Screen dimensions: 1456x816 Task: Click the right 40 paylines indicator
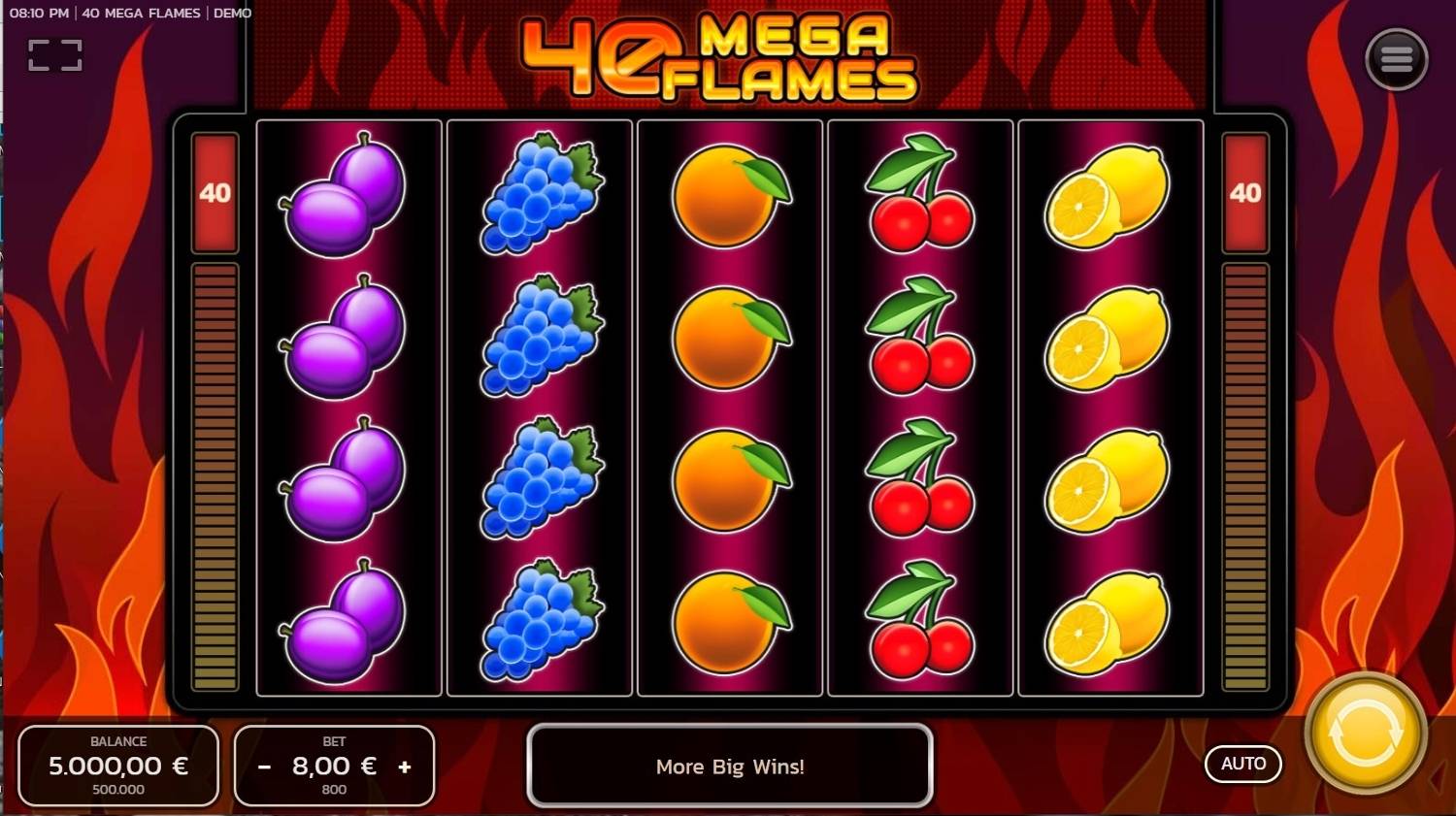[x=1245, y=194]
